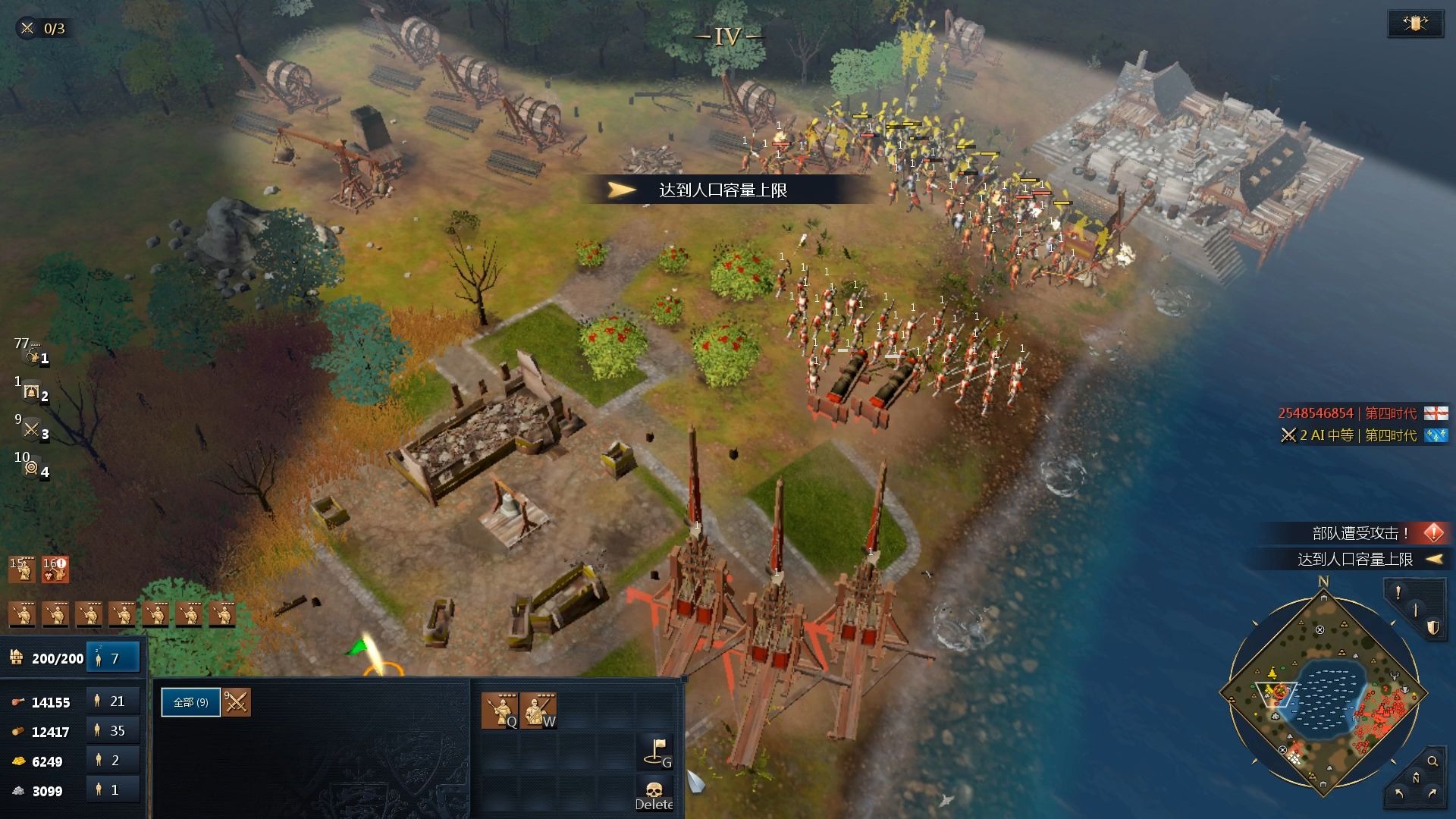Viewport: 1456px width, 819px height.
Task: Train the spearman unit marked Q
Action: click(500, 711)
